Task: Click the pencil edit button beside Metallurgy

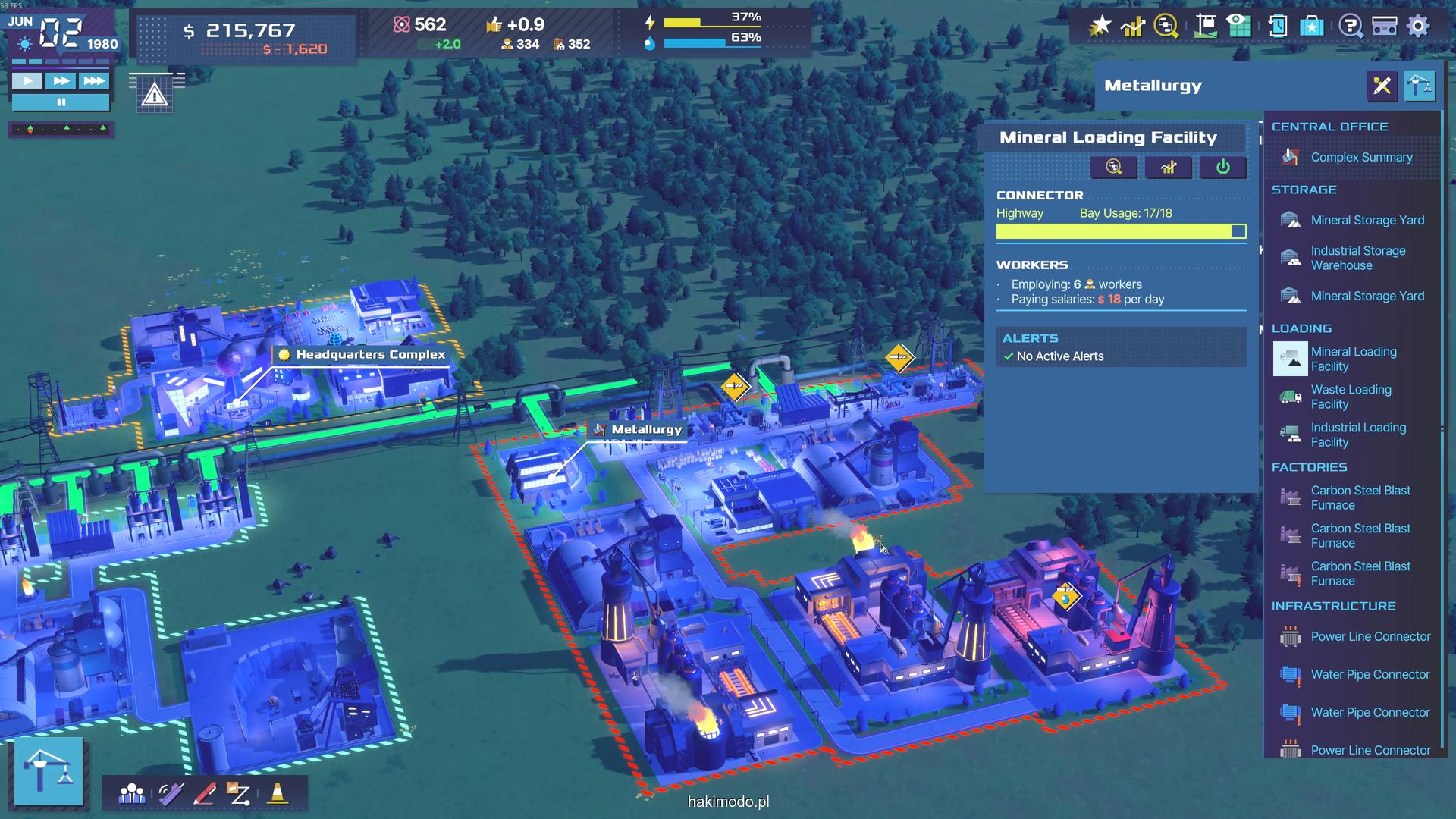Action: 1382,86
